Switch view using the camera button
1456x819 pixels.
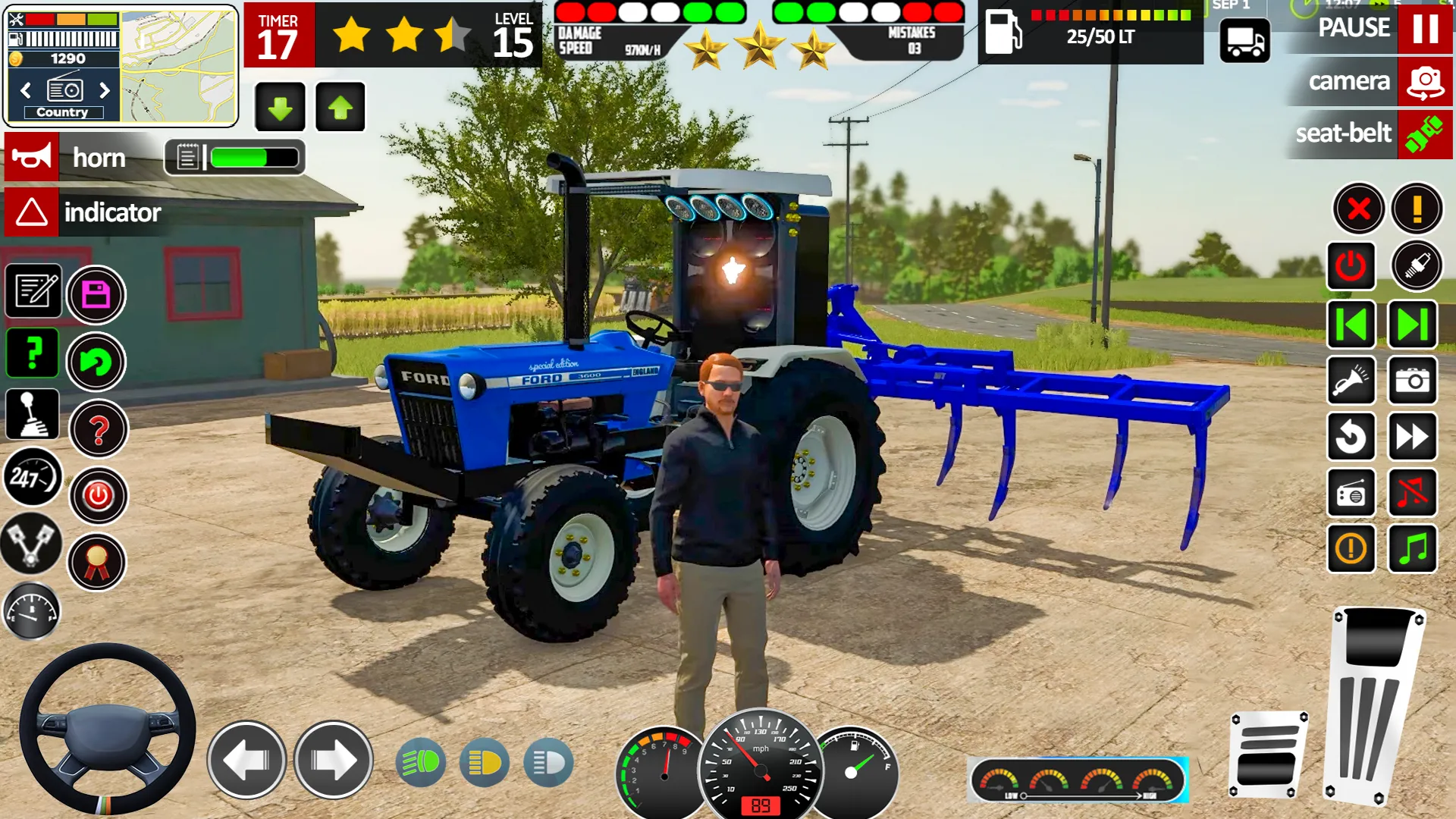click(x=1424, y=82)
